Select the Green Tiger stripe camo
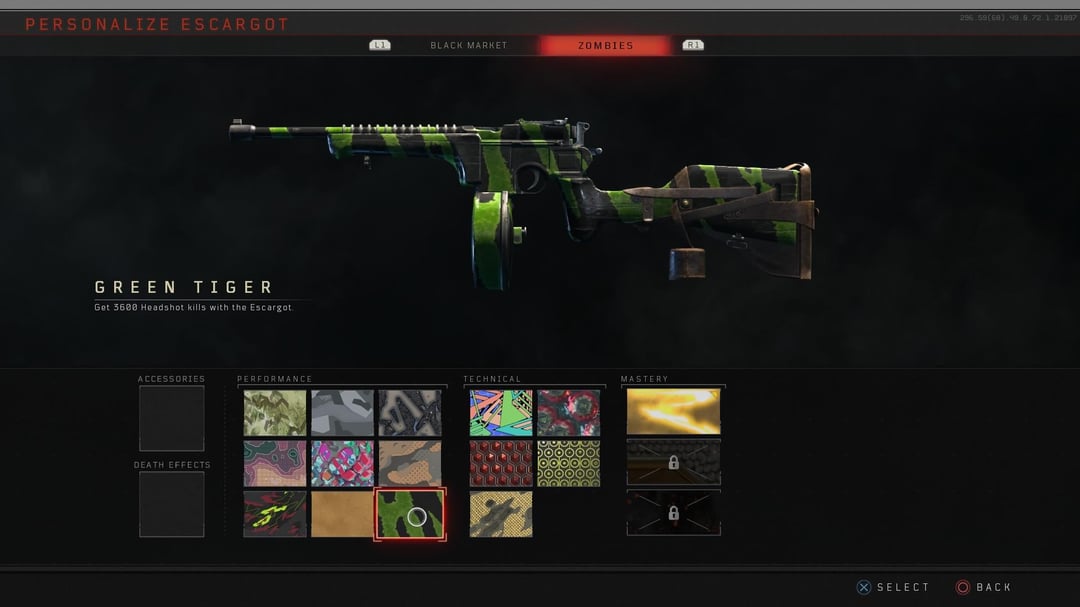The image size is (1080, 607). [x=410, y=514]
